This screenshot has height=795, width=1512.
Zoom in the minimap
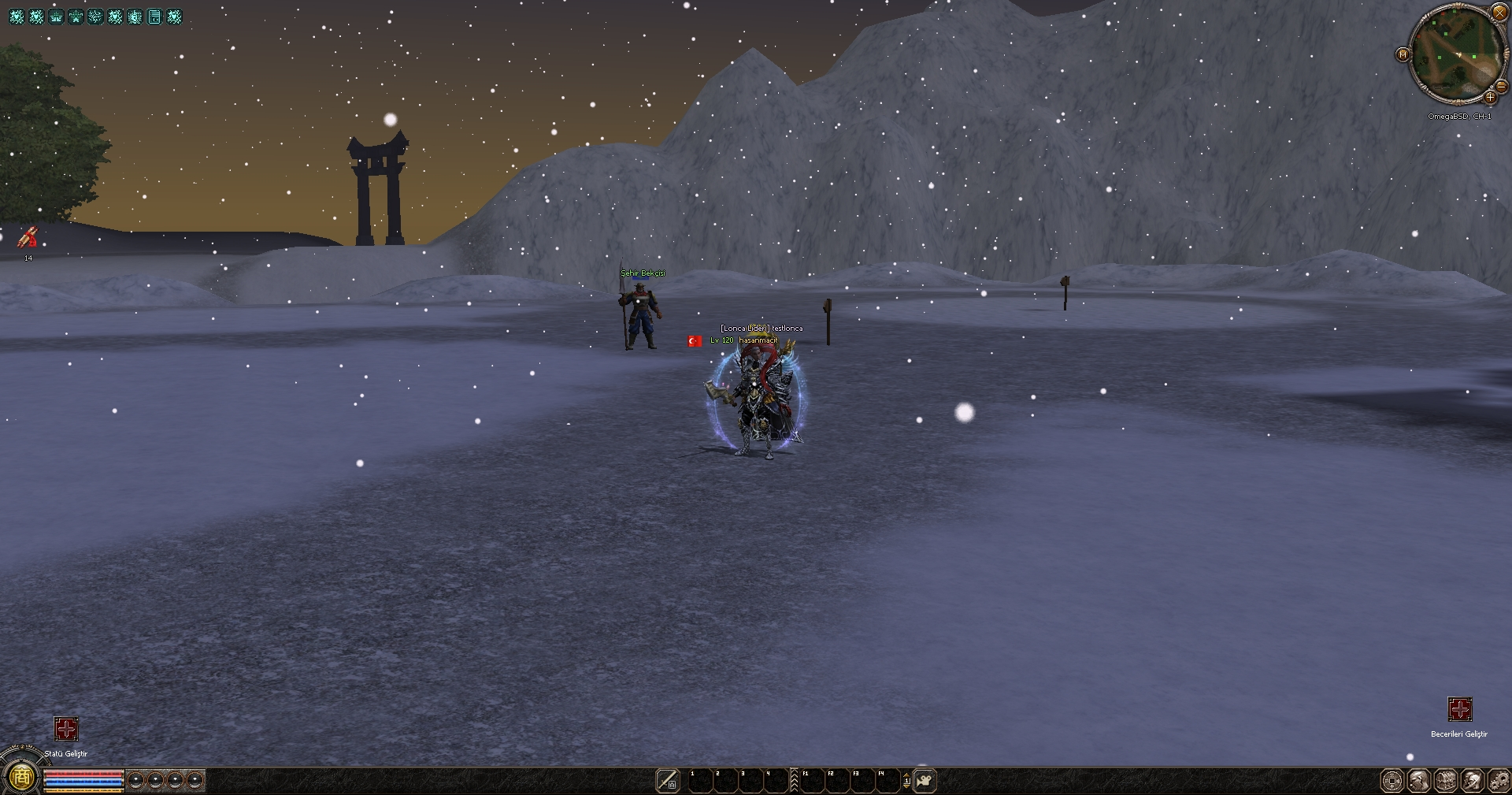pyautogui.click(x=1489, y=98)
